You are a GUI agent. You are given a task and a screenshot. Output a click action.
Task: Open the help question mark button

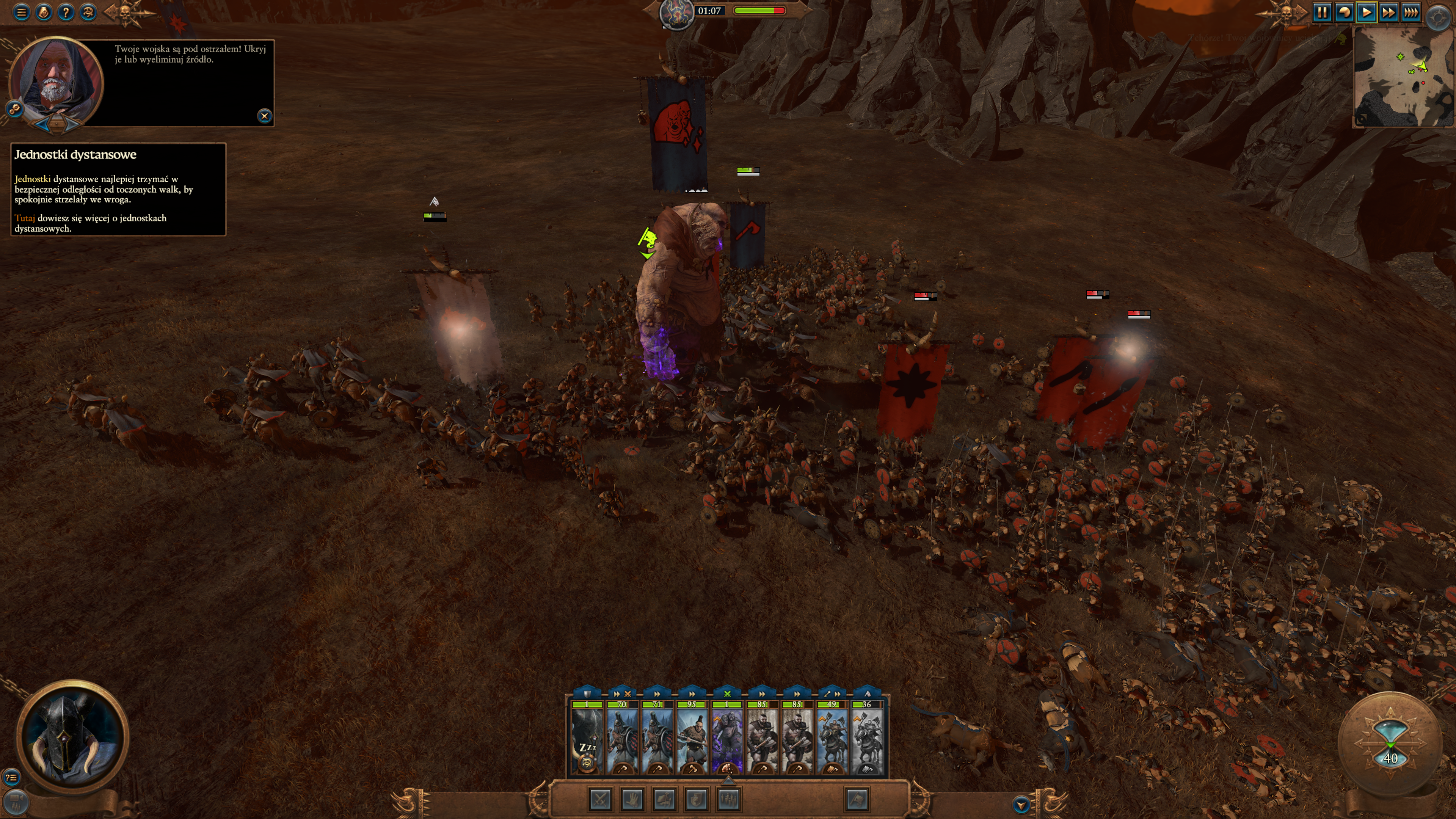66,12
